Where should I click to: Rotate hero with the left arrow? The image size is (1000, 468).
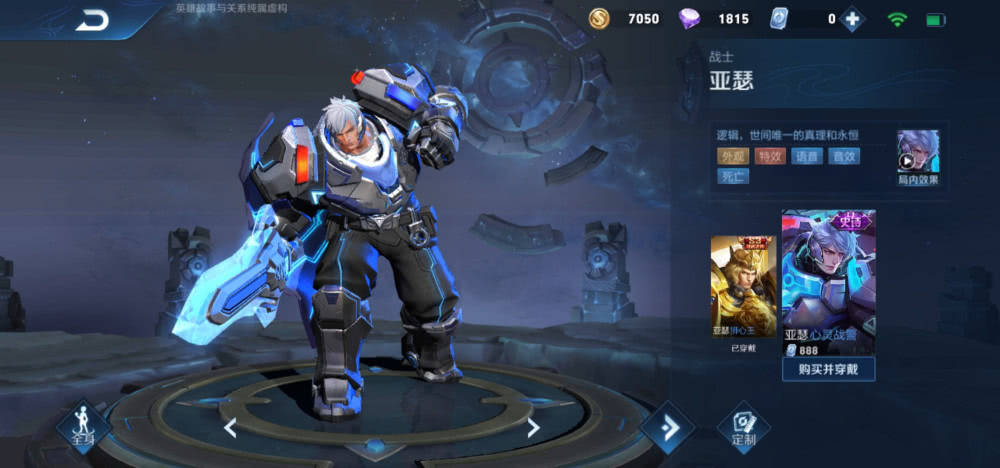point(230,428)
